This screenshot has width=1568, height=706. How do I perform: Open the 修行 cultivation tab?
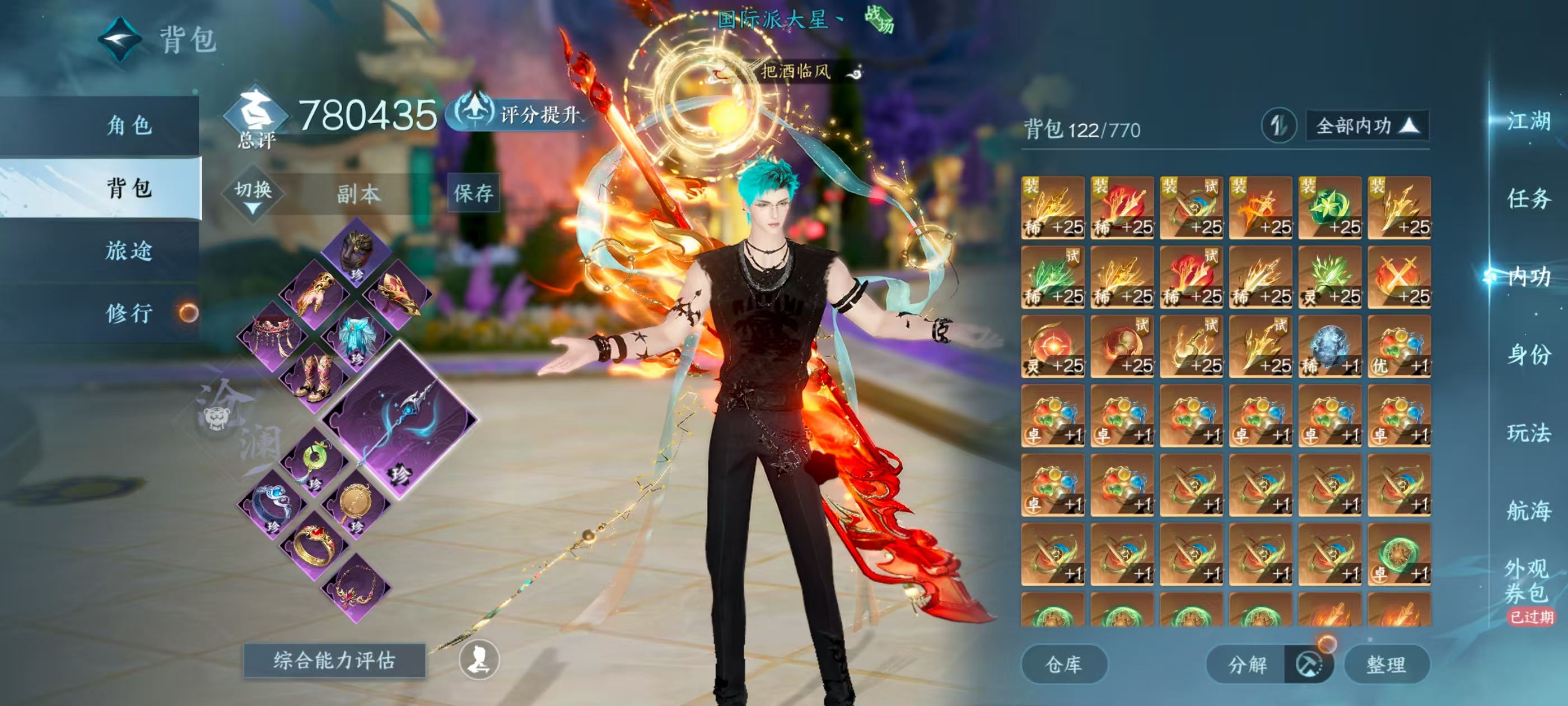point(129,313)
